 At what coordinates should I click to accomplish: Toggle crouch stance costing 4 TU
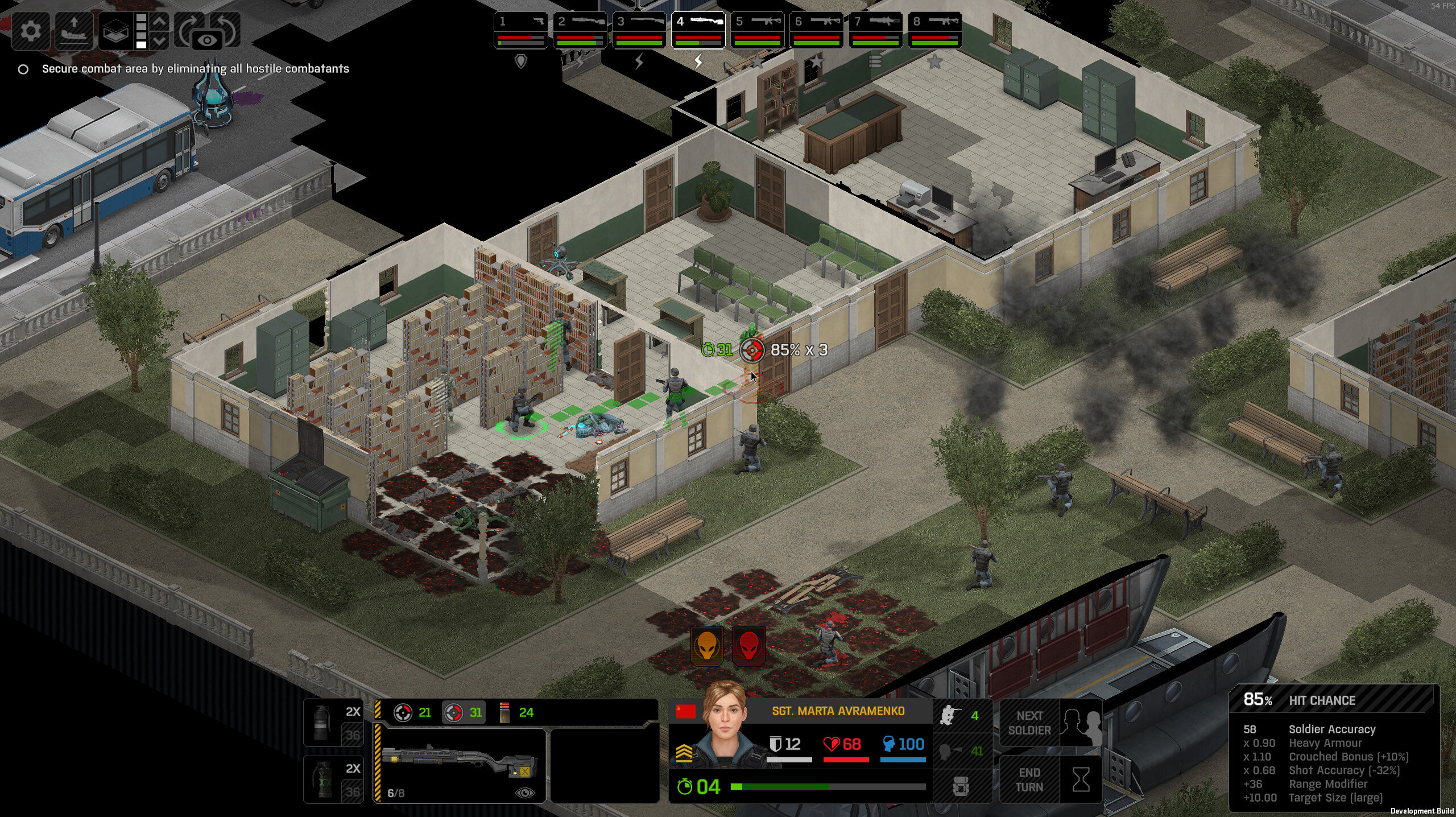click(962, 716)
